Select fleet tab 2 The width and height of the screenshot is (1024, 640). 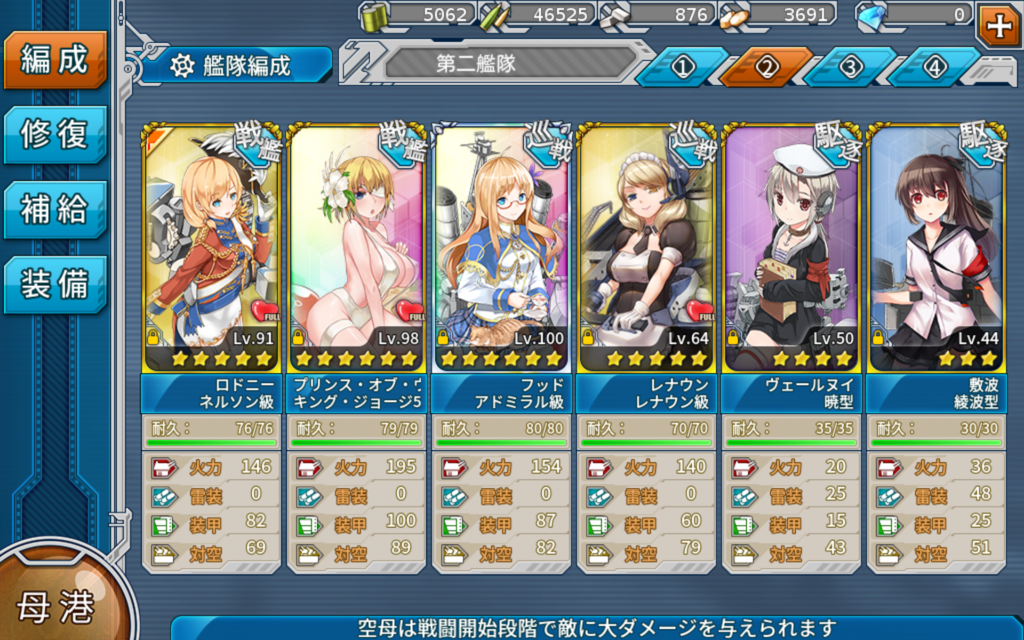click(767, 67)
